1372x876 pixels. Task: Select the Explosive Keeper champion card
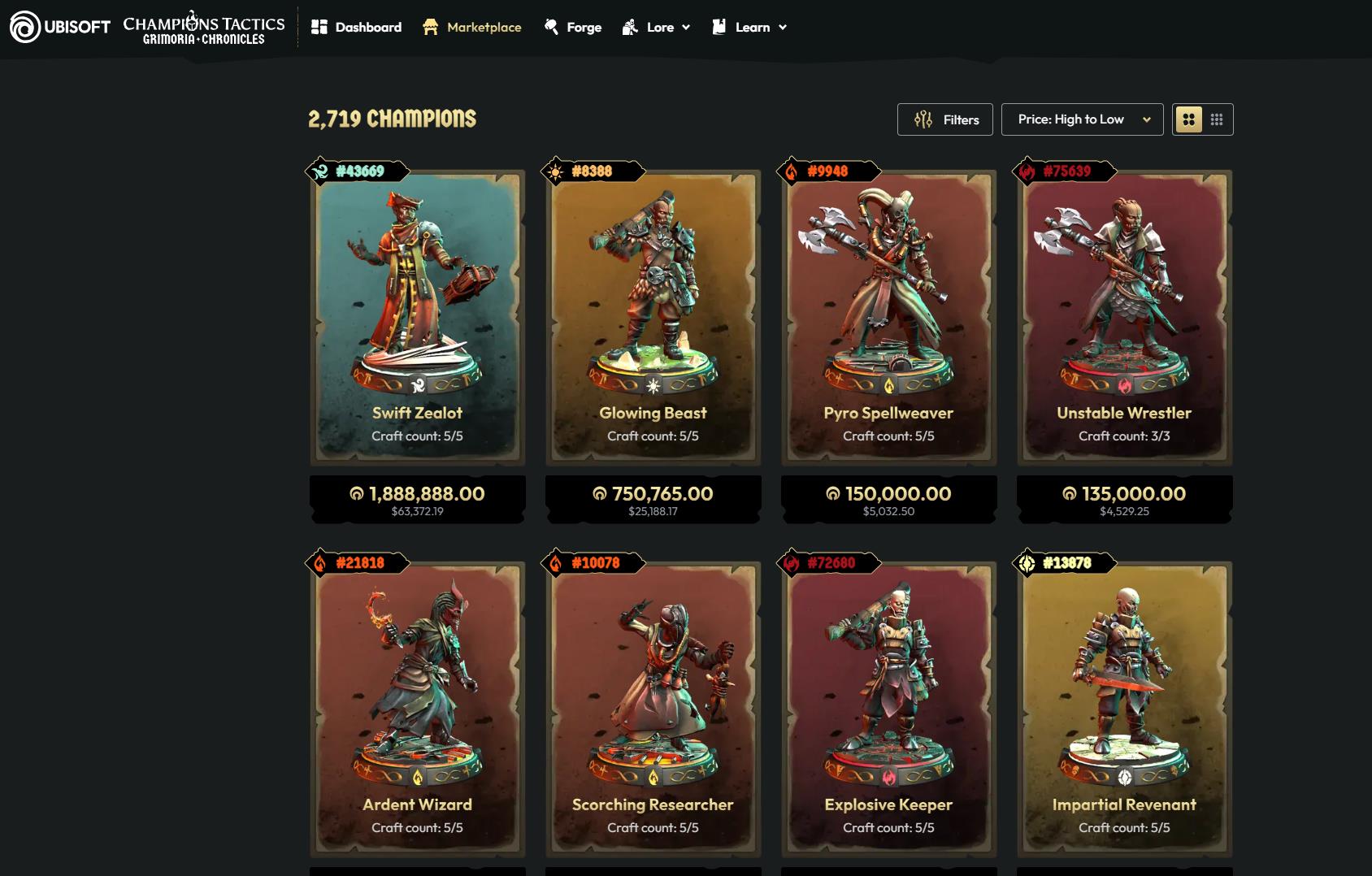[x=888, y=707]
